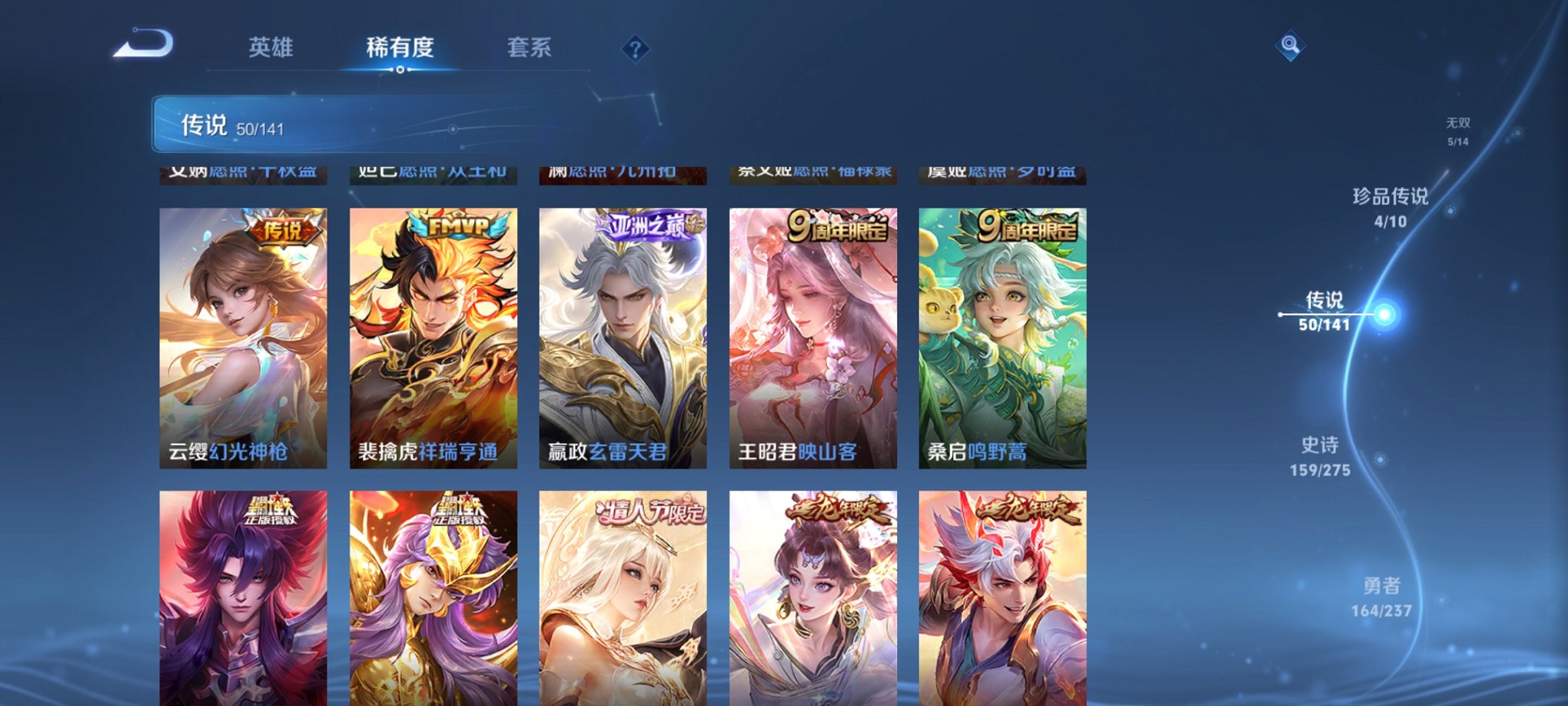Select the 稀有度 tab
The image size is (1568, 706).
[x=400, y=48]
